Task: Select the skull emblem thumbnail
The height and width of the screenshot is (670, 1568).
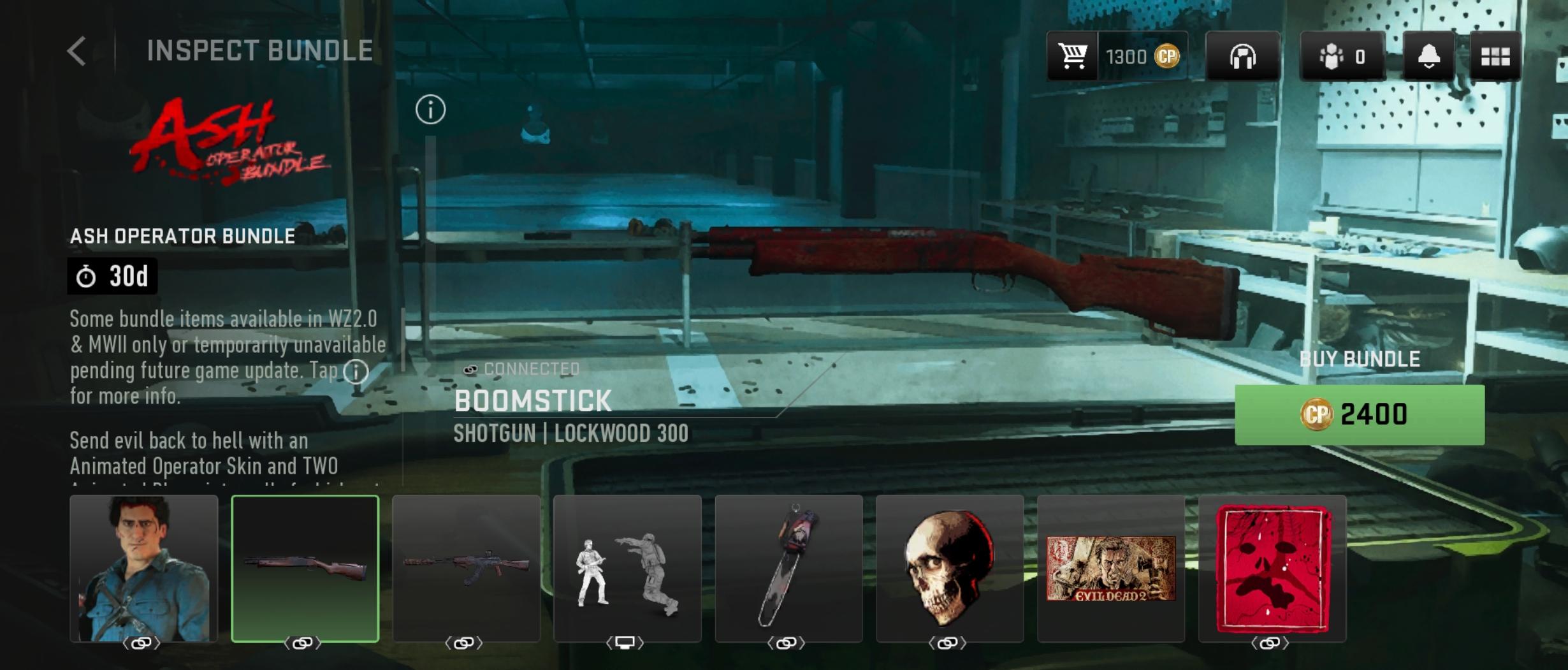Action: [950, 568]
